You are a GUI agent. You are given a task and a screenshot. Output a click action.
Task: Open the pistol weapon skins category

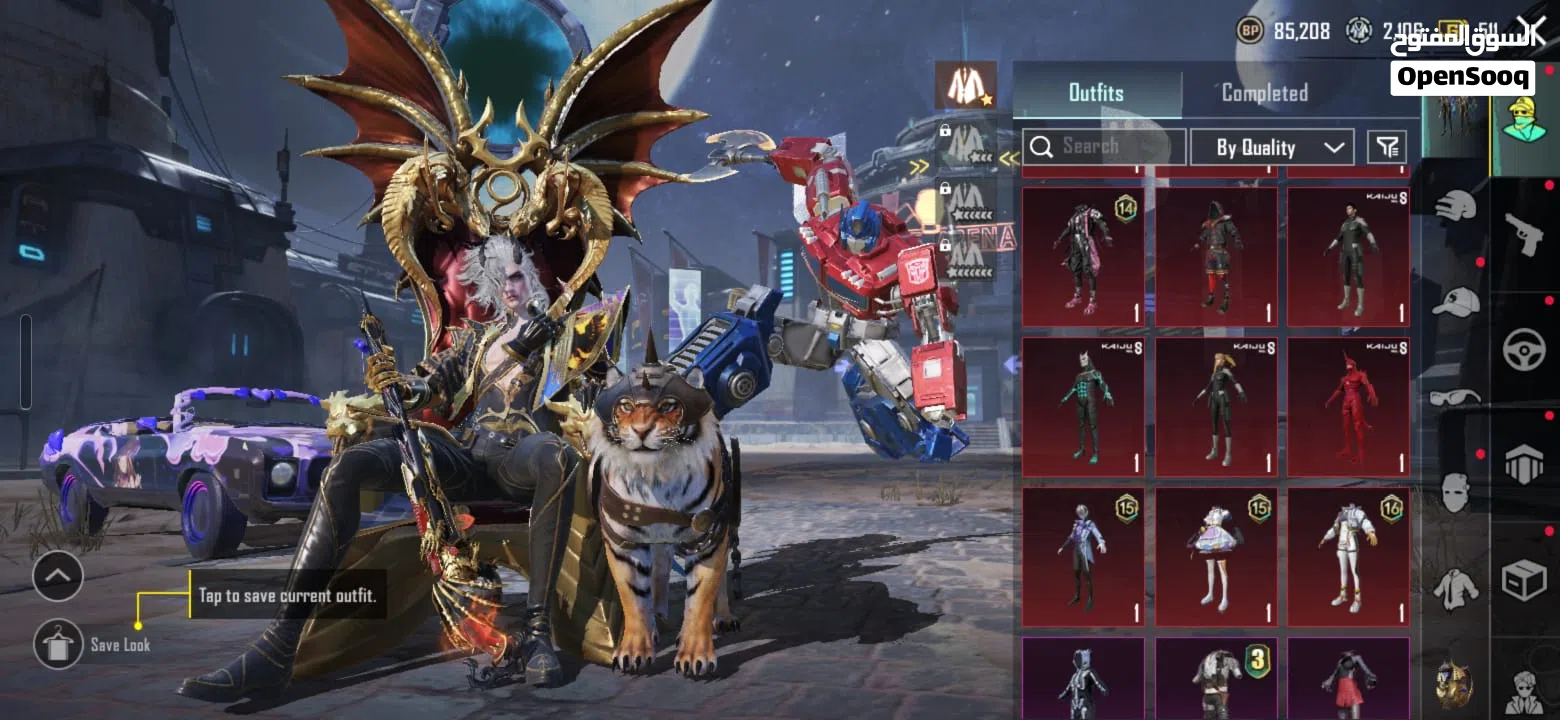1524,234
